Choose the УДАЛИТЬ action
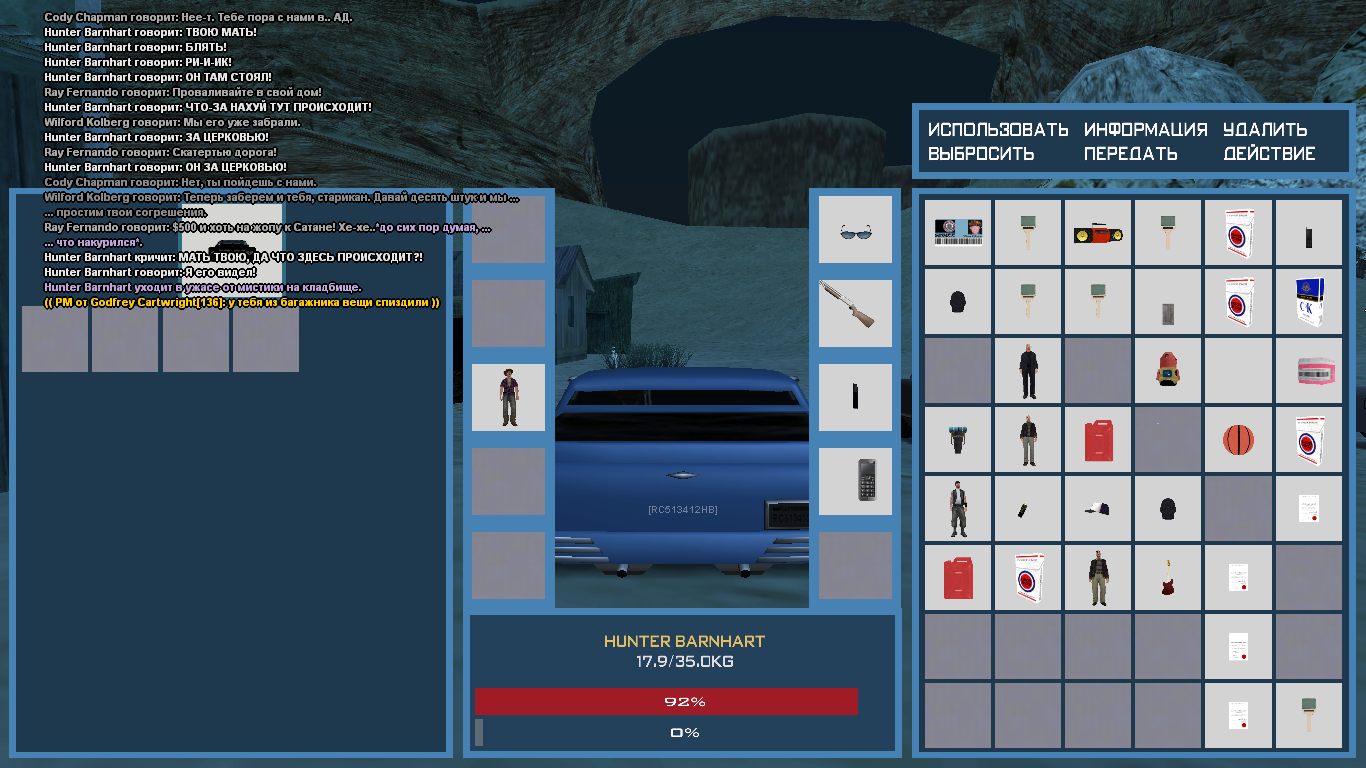Viewport: 1366px width, 768px height. click(1265, 130)
